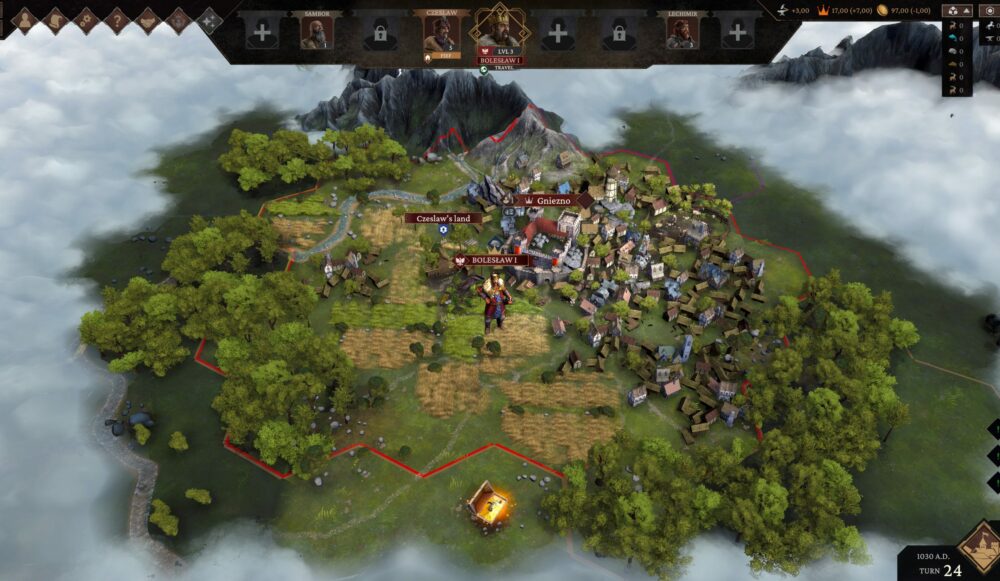Open the sparkle stars diamond button
The height and width of the screenshot is (581, 1000).
click(209, 18)
